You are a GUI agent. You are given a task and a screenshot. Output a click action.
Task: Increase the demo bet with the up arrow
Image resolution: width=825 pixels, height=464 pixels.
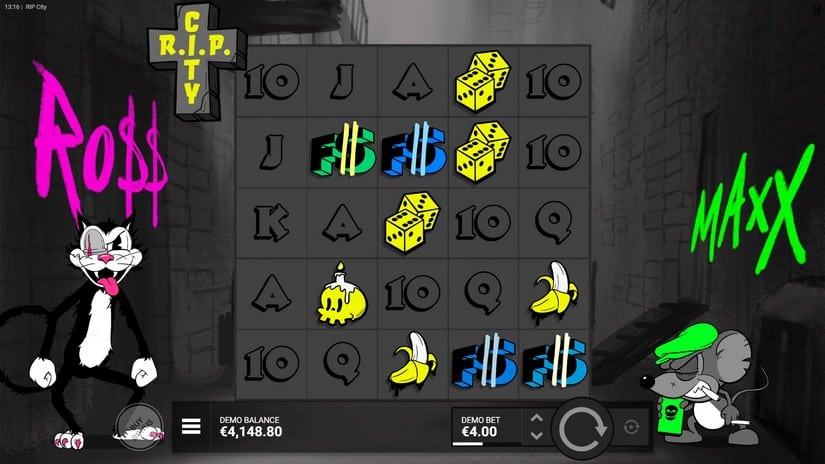[x=537, y=418]
